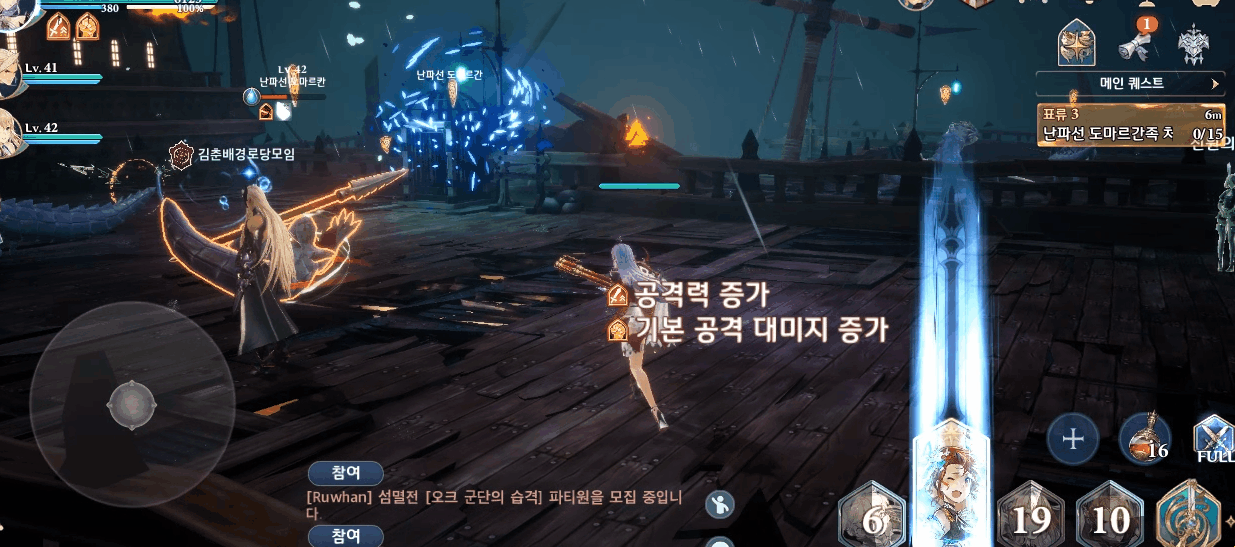
Task: Tap the crossed swords FULL icon
Action: pos(1214,438)
